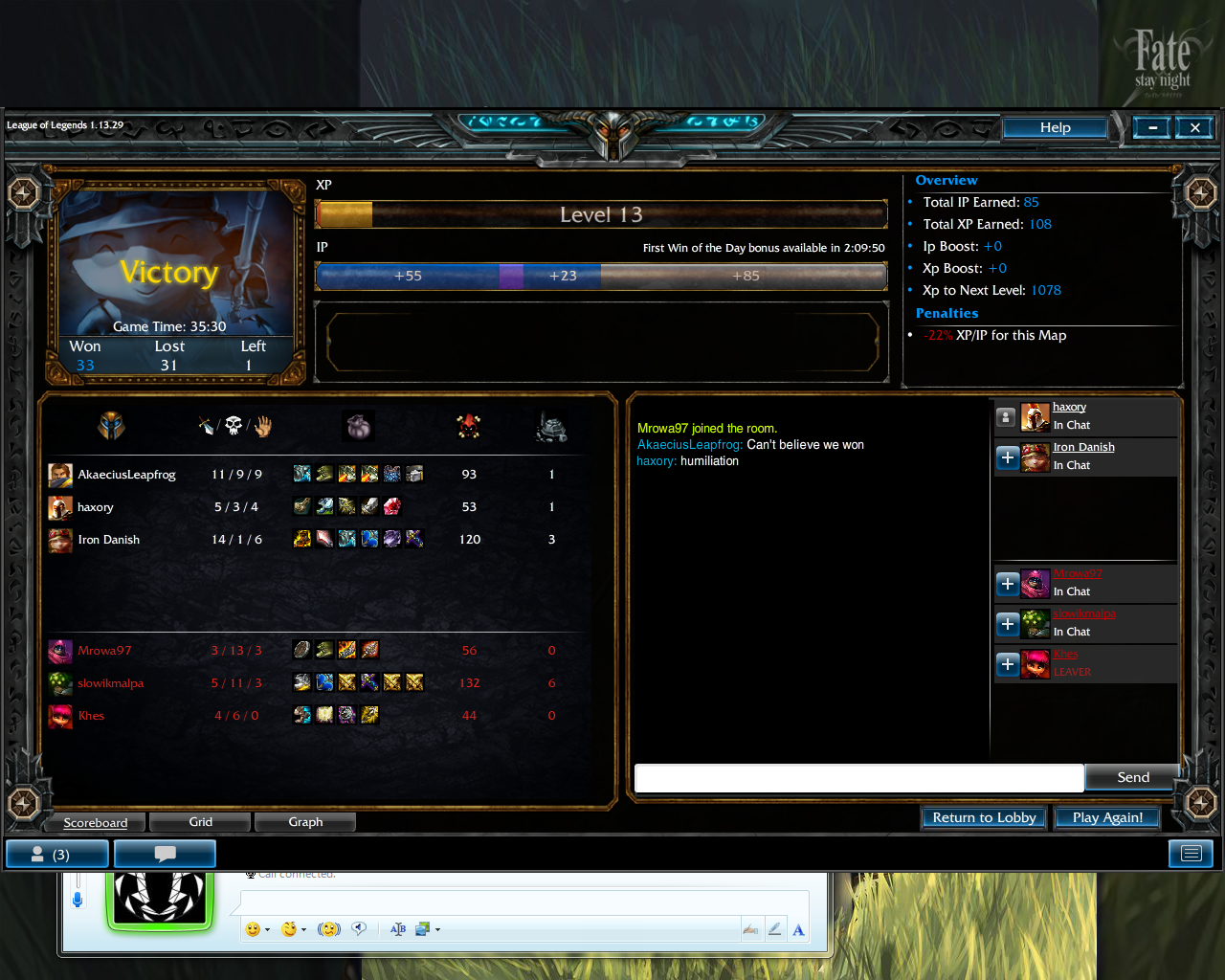Add leaver Khes with the plus button
Viewport: 1225px width, 980px height.
(x=1007, y=664)
